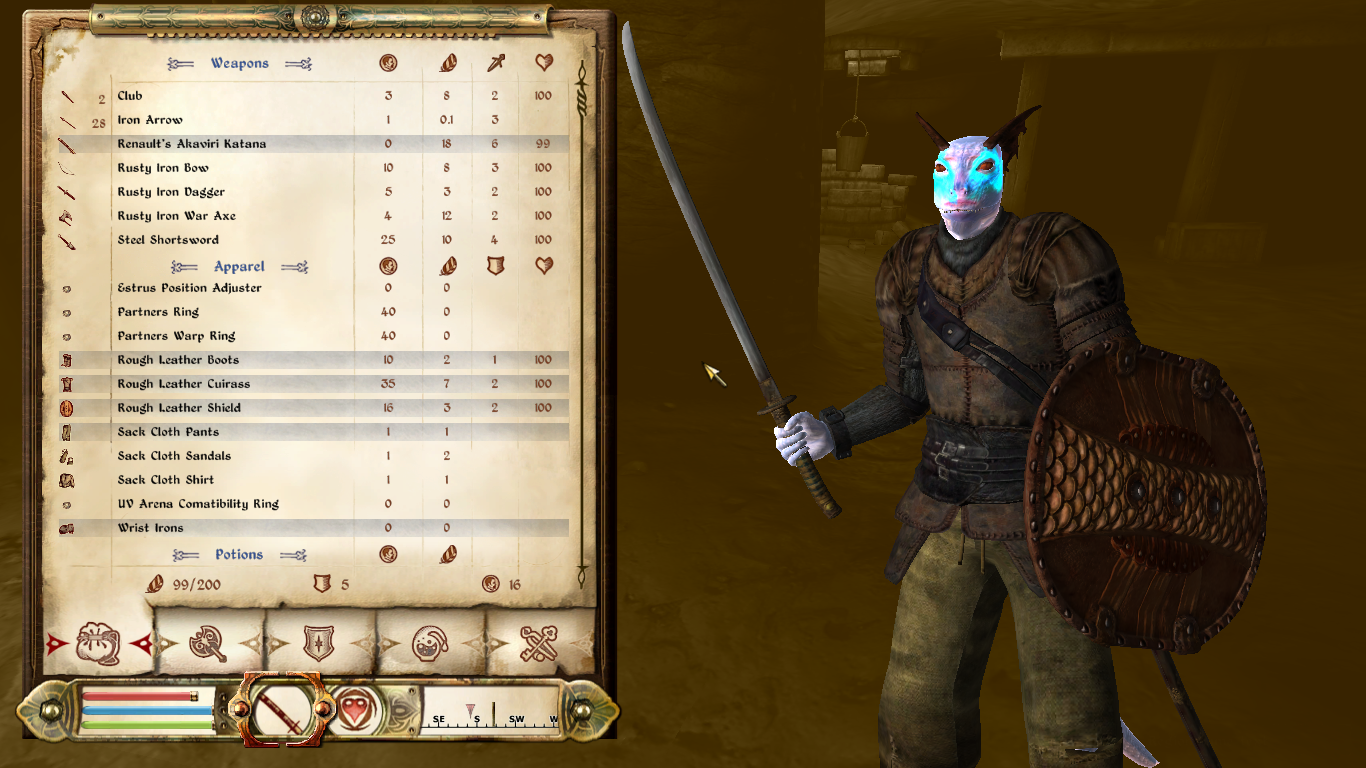Open the miscellaneous keys and tools tab
Image resolution: width=1366 pixels, height=768 pixels.
coord(538,643)
